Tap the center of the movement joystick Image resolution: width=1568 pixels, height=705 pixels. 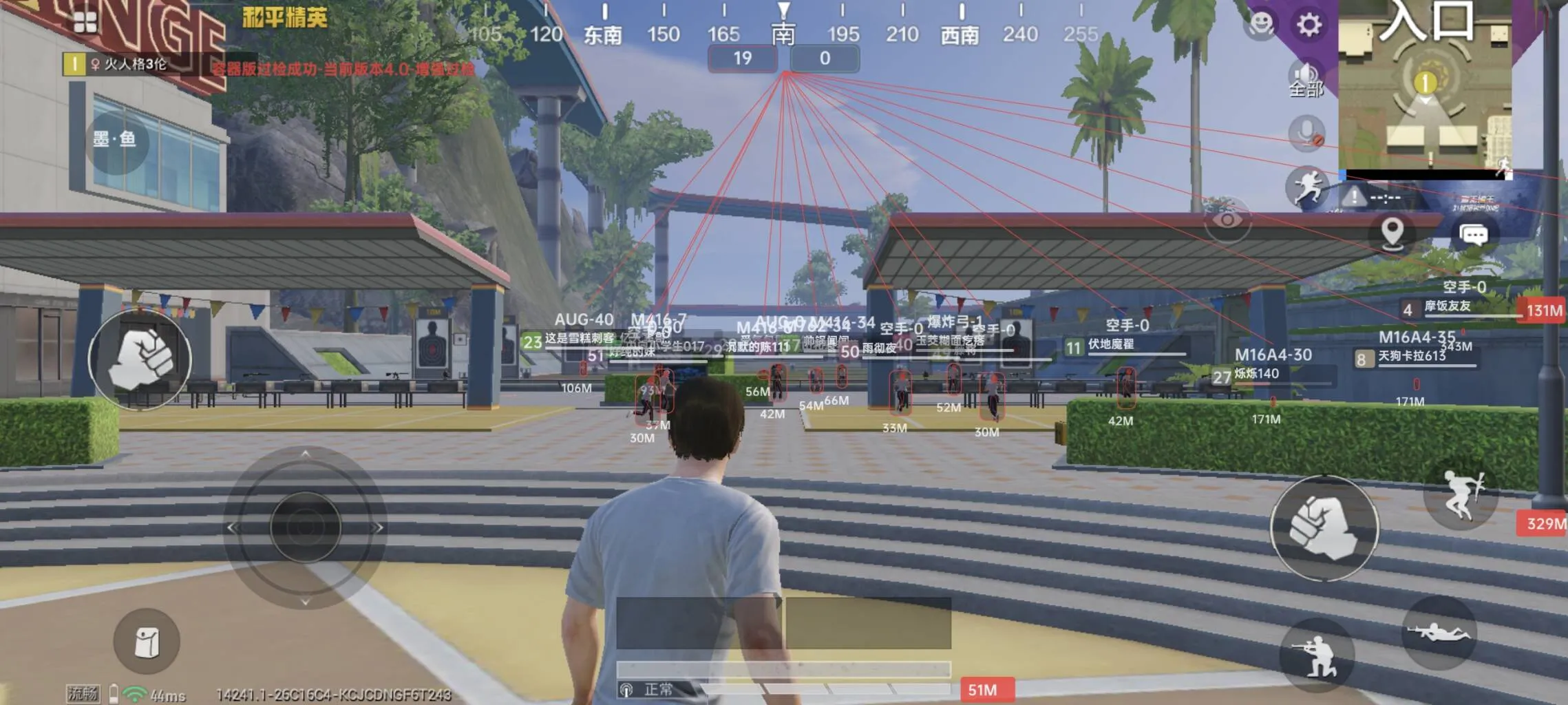pos(305,527)
